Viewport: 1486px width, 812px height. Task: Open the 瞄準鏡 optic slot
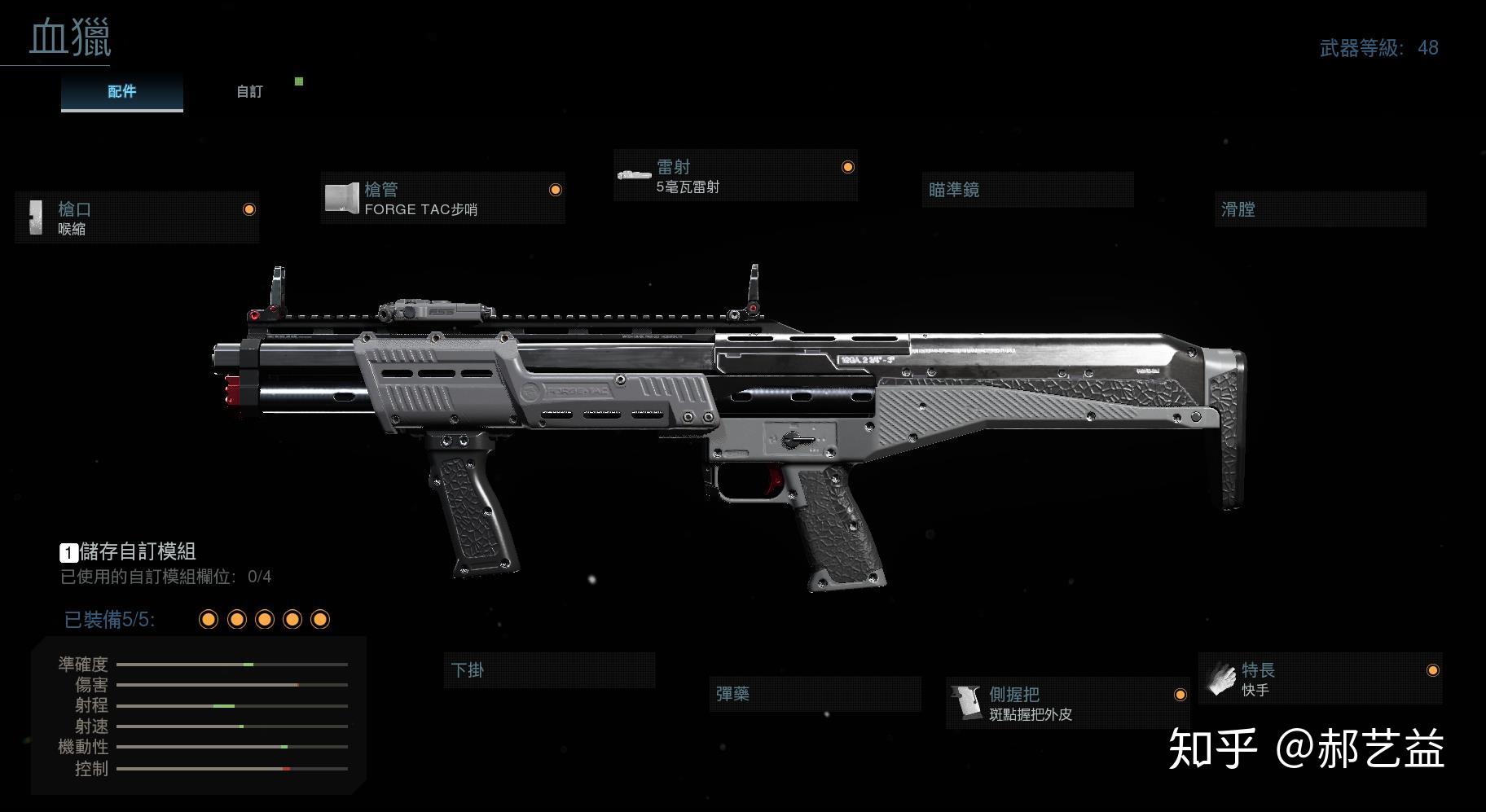tap(1027, 189)
